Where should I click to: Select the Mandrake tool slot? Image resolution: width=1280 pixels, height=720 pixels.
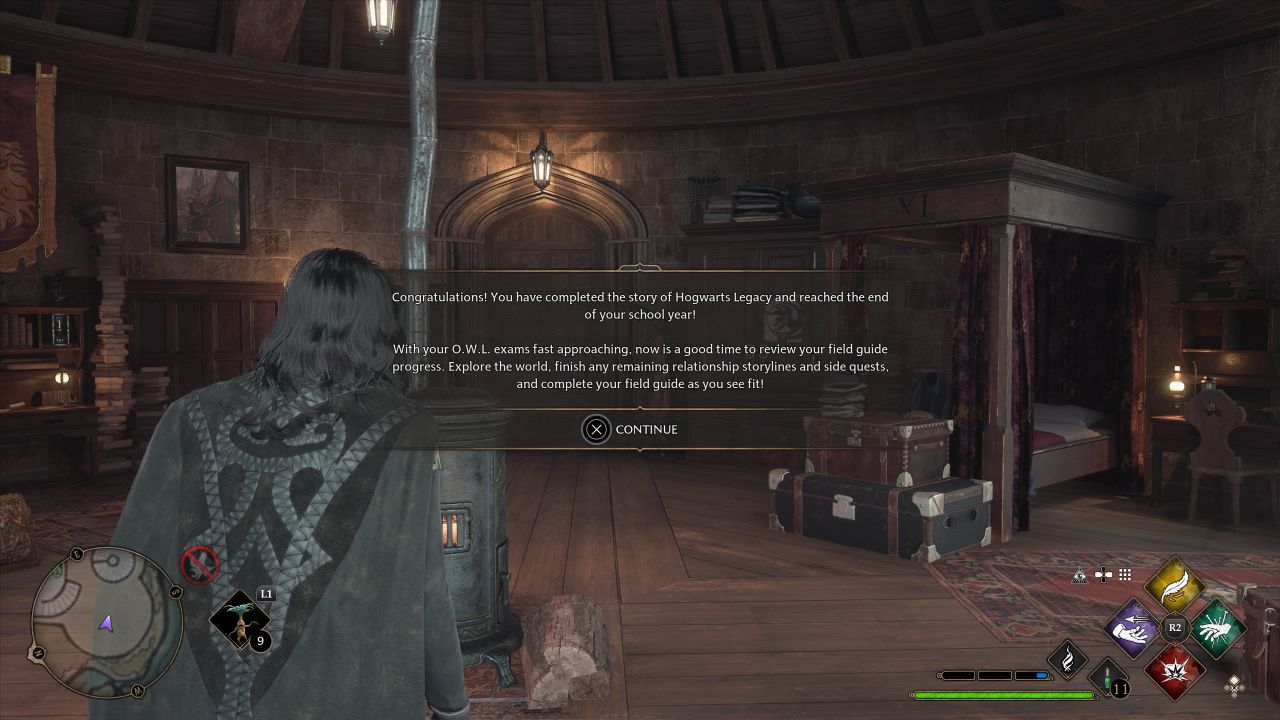click(240, 622)
